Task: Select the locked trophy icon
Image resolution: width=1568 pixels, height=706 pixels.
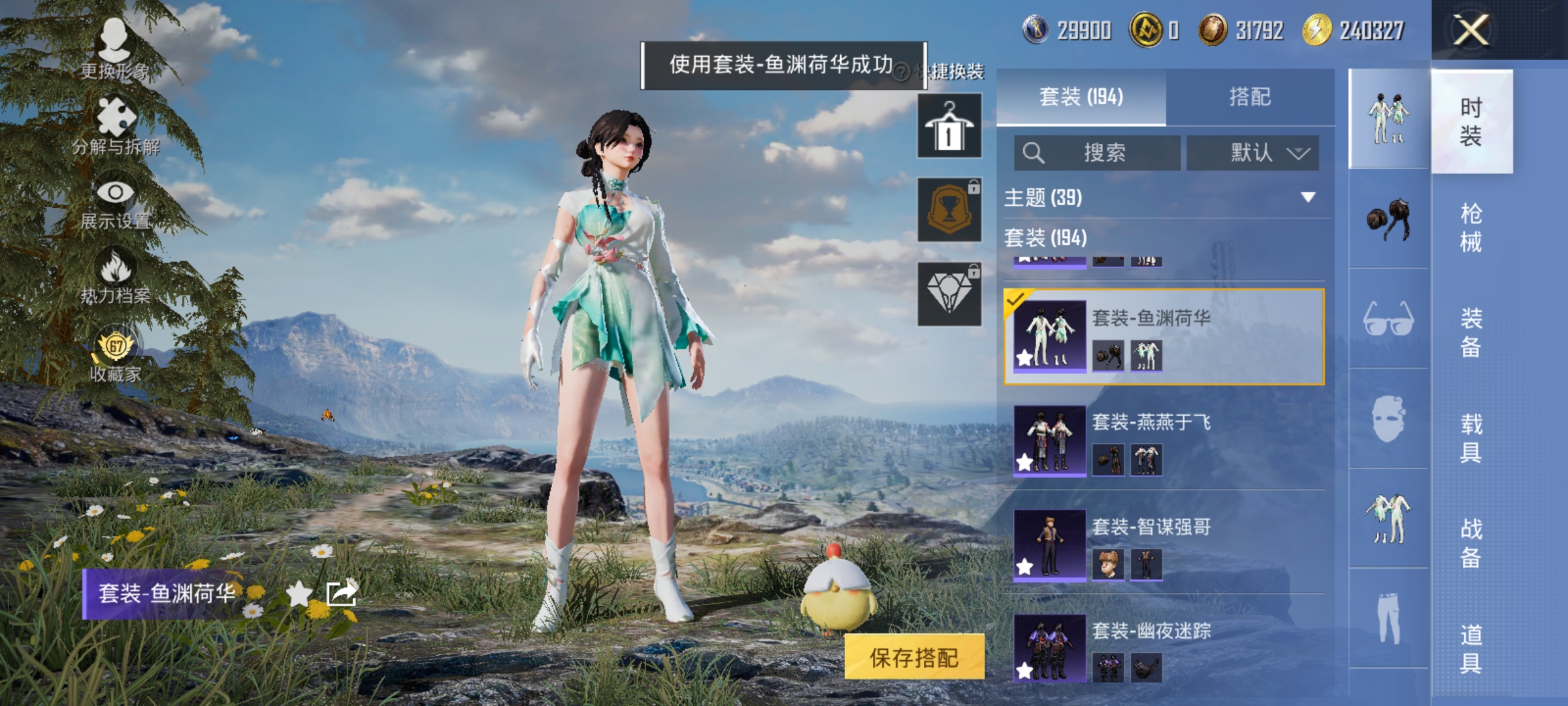Action: (949, 209)
